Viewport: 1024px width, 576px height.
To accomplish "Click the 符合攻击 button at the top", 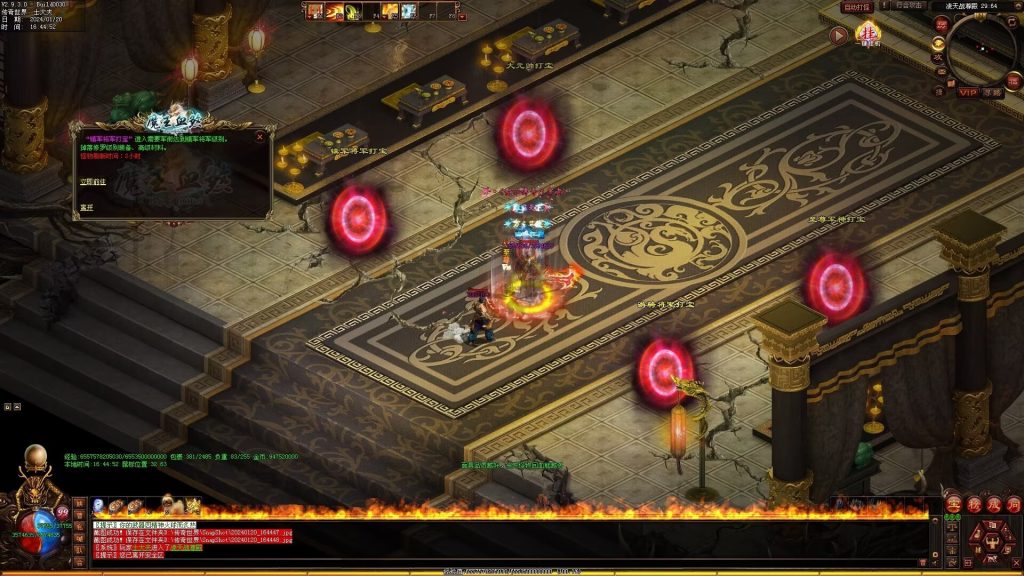I will (x=910, y=6).
